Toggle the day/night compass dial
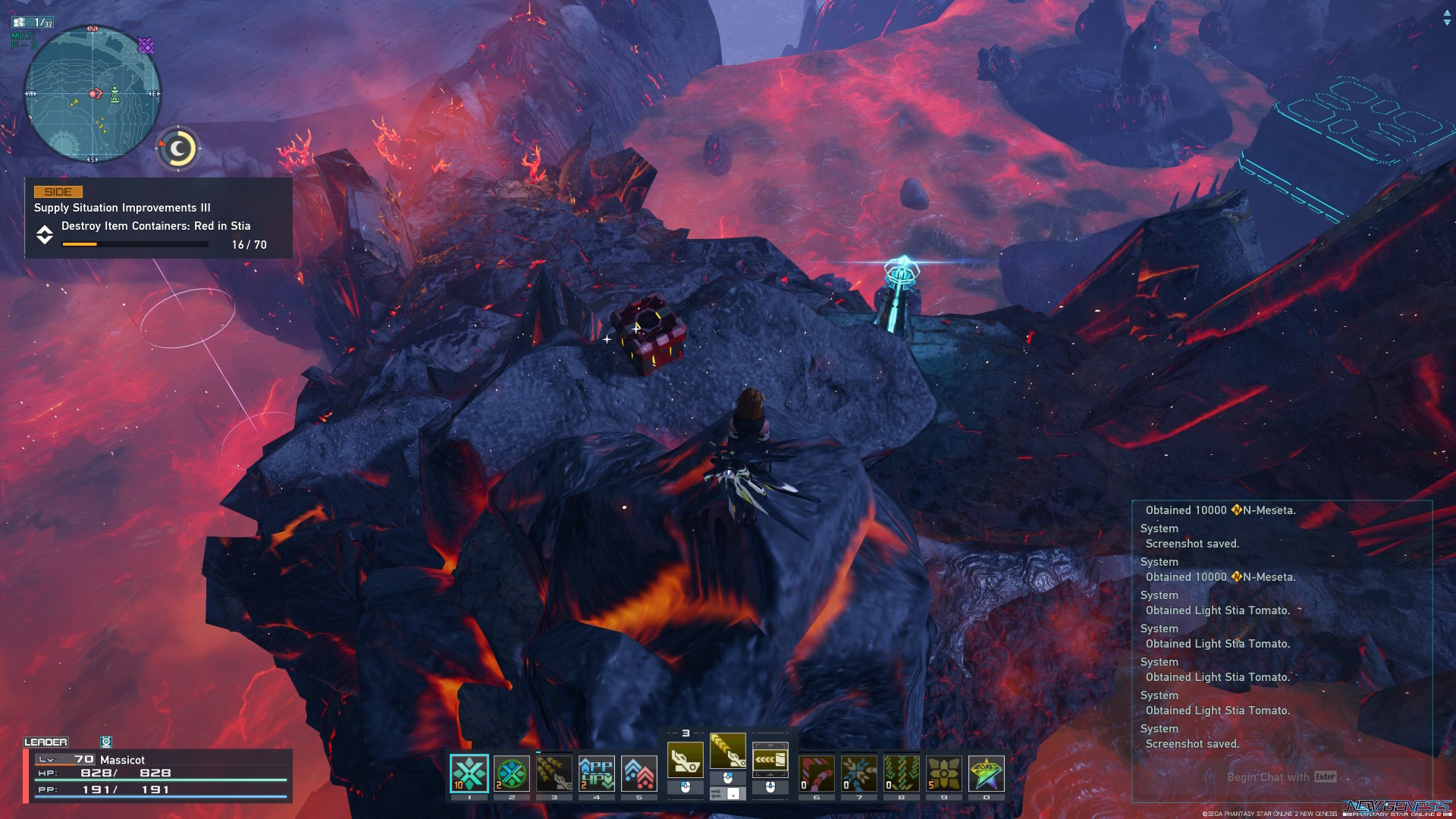 (178, 148)
